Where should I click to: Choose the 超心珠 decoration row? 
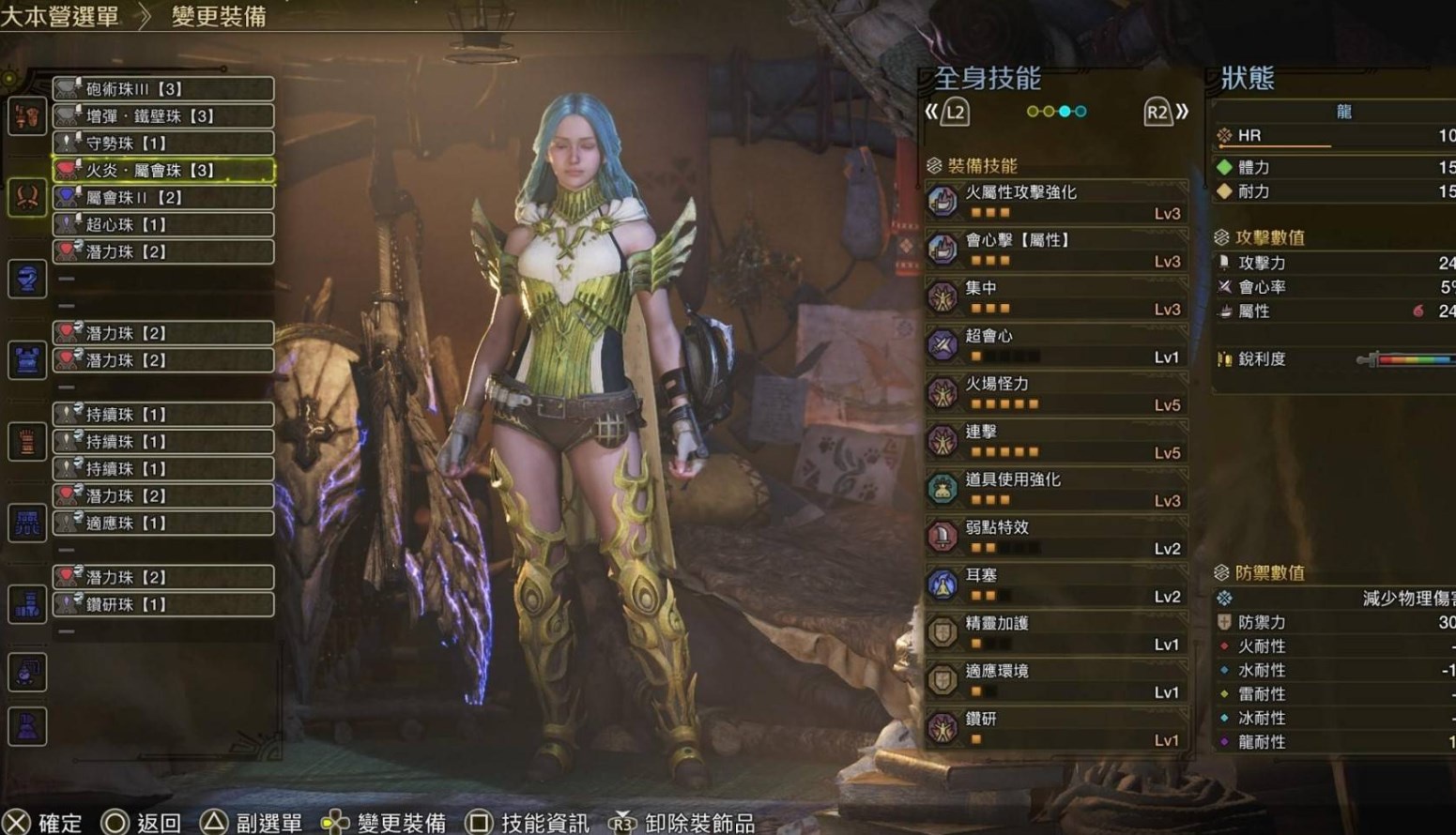click(163, 225)
